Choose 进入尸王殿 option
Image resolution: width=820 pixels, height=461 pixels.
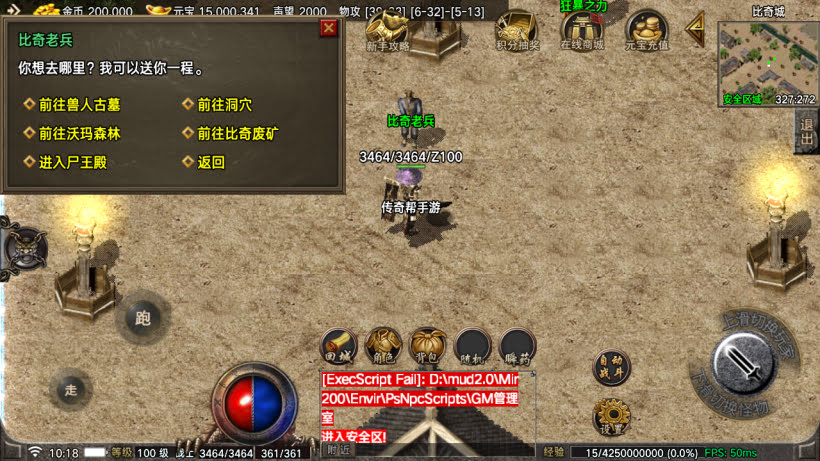pos(72,162)
